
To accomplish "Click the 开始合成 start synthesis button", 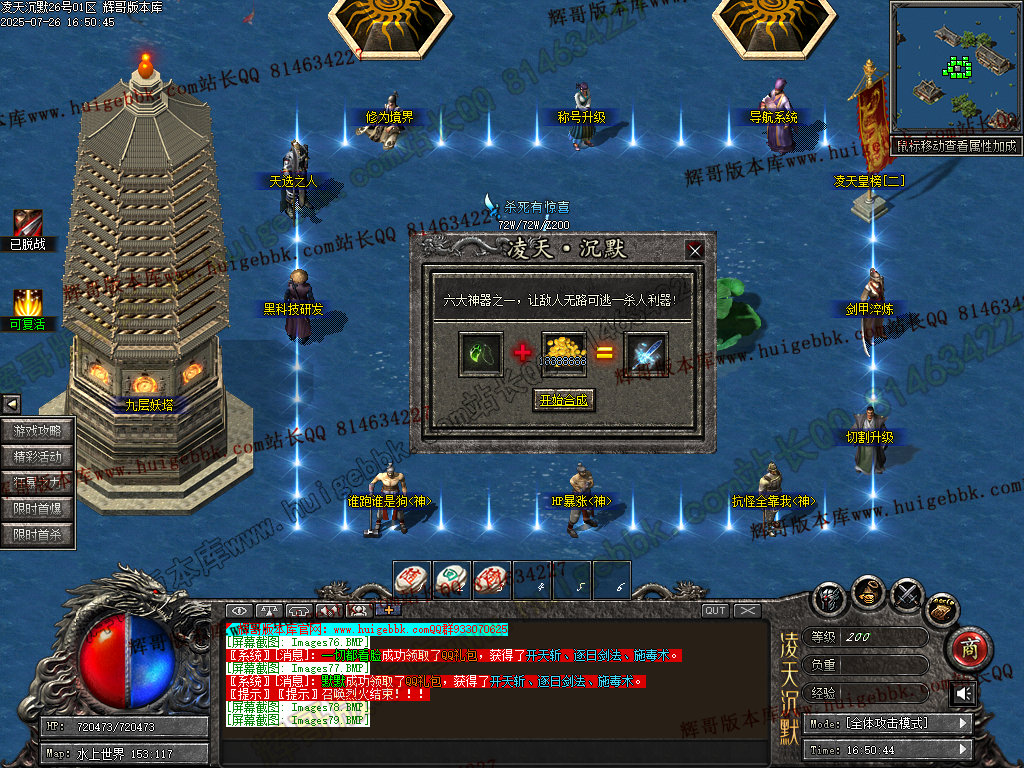I will tap(565, 400).
